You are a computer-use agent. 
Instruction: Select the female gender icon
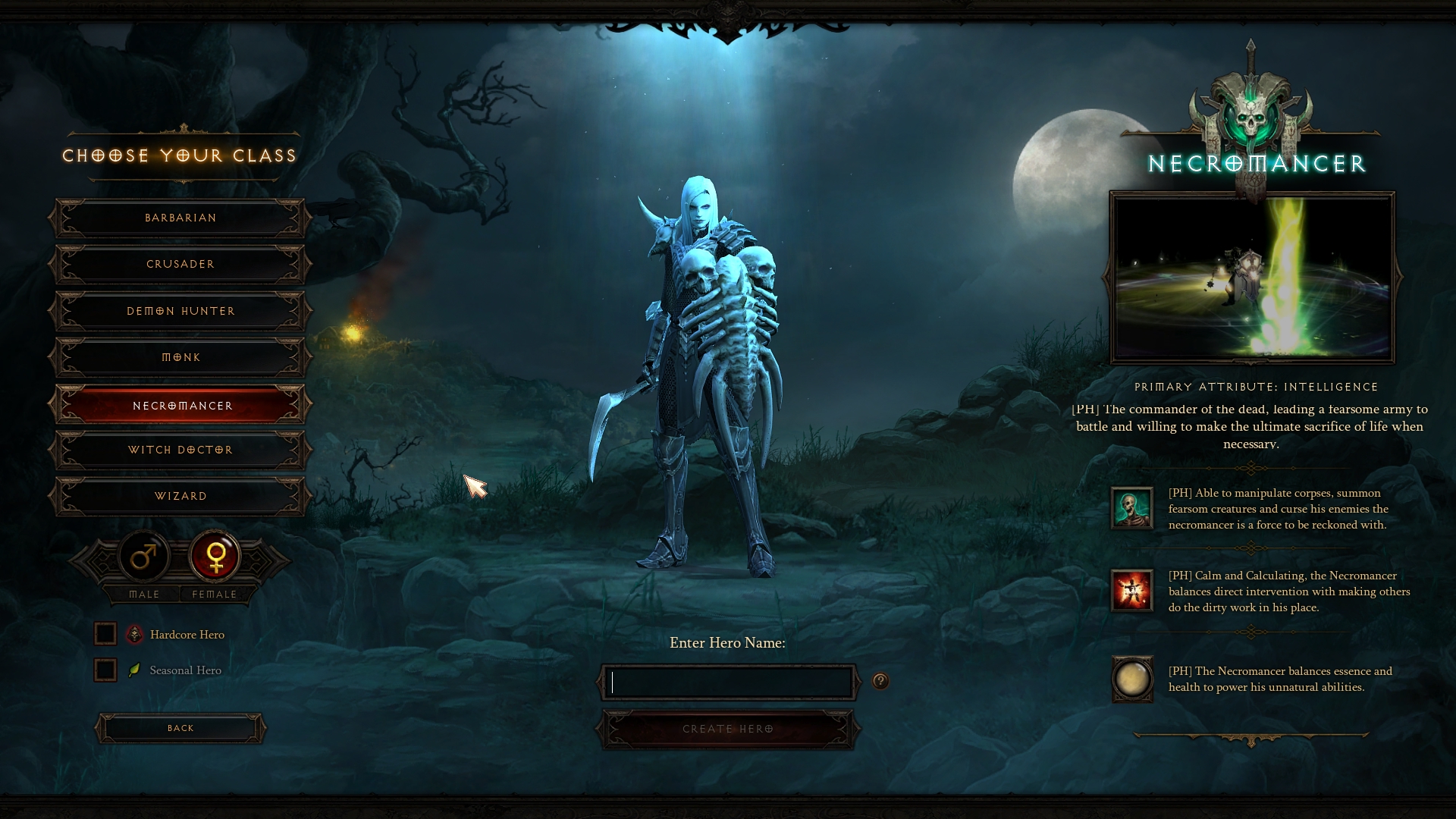pos(215,557)
